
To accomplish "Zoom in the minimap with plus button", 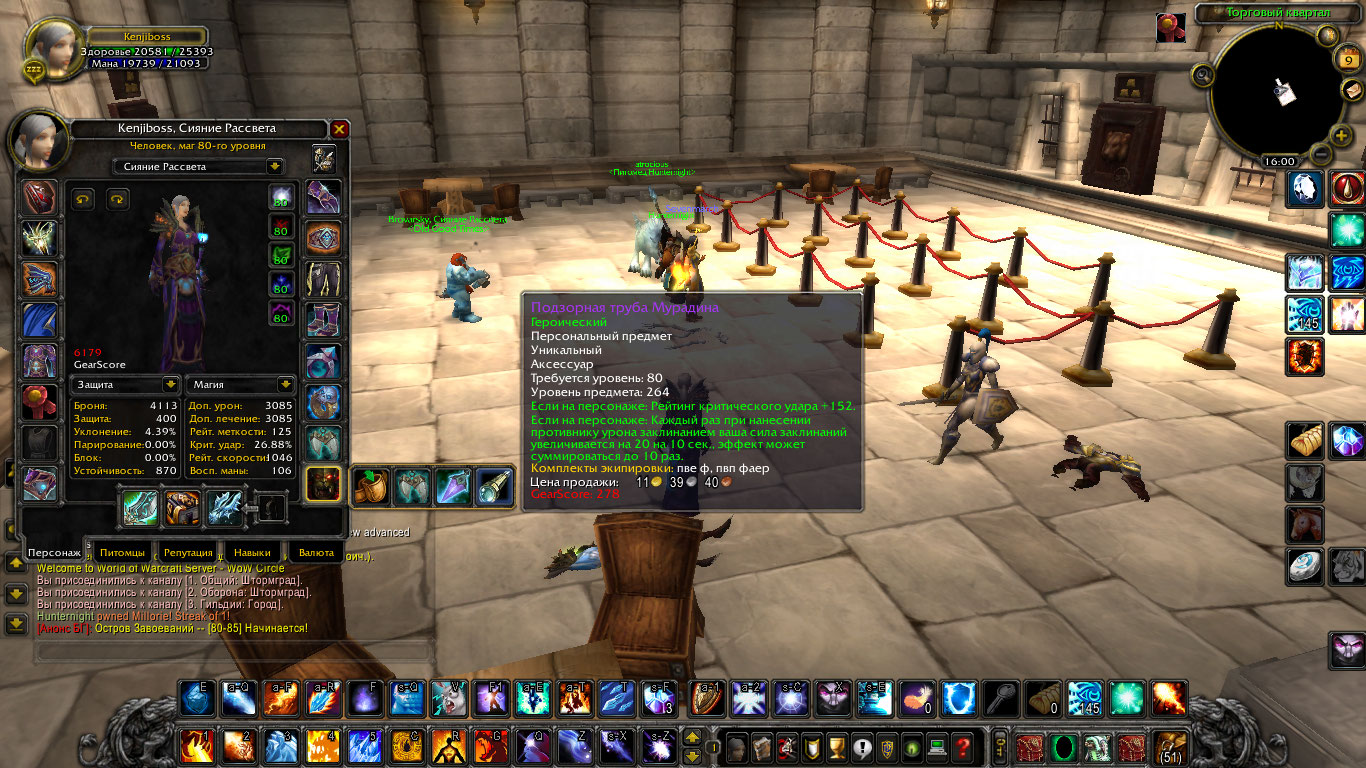I will click(1340, 136).
